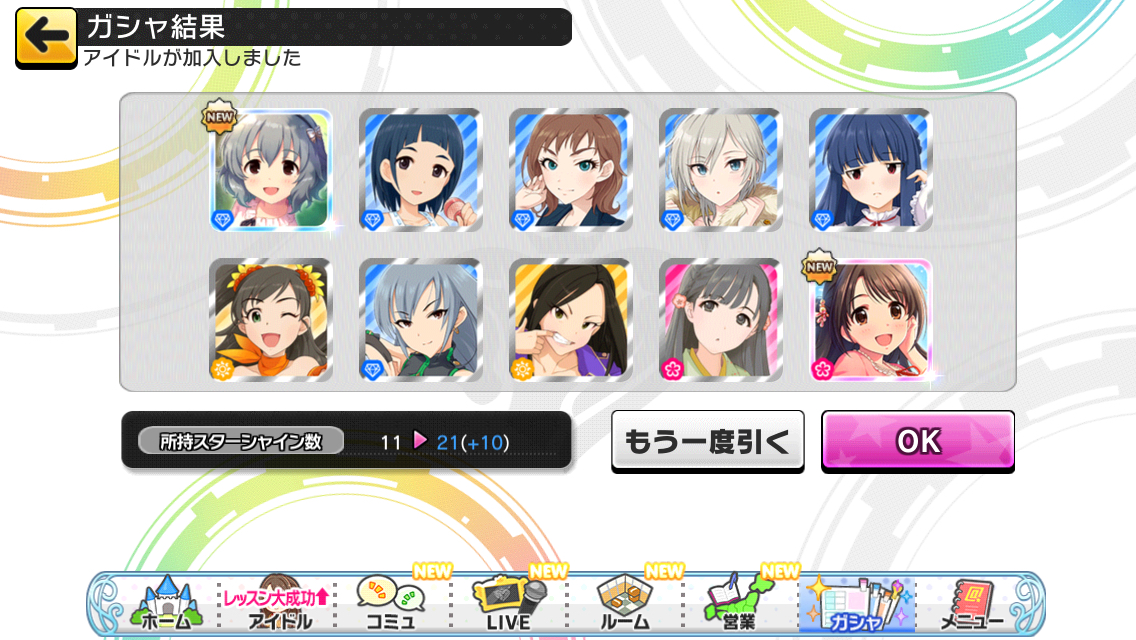The image size is (1136, 640).
Task: Select the idol card with sunflower hair accessory
Action: [x=271, y=320]
